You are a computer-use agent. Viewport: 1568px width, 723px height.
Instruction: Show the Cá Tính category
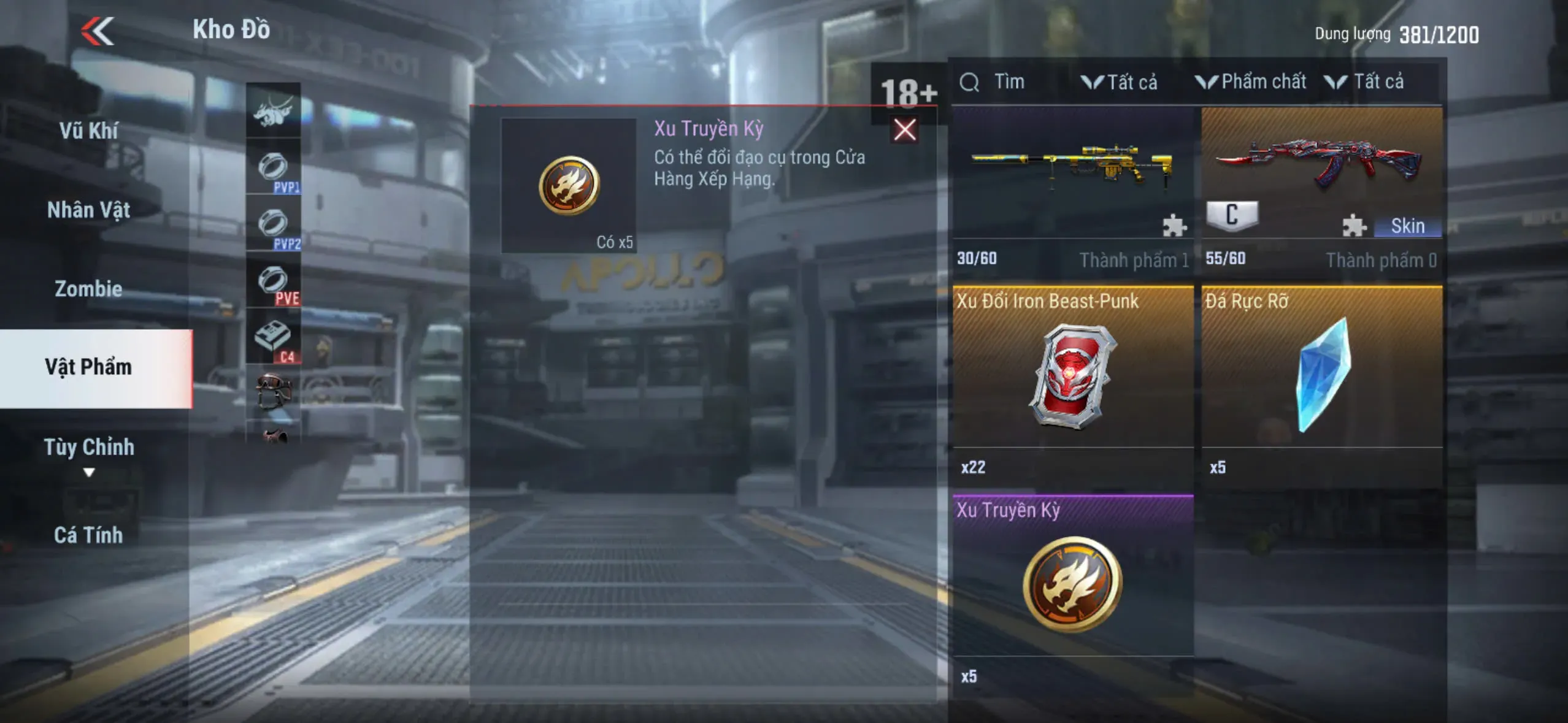click(x=89, y=535)
